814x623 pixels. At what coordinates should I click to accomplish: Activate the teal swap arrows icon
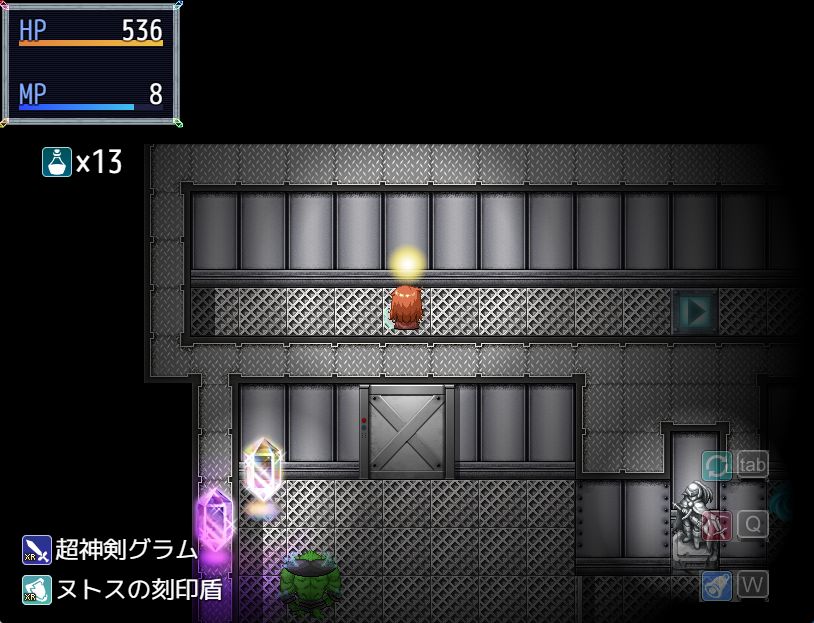tap(716, 465)
